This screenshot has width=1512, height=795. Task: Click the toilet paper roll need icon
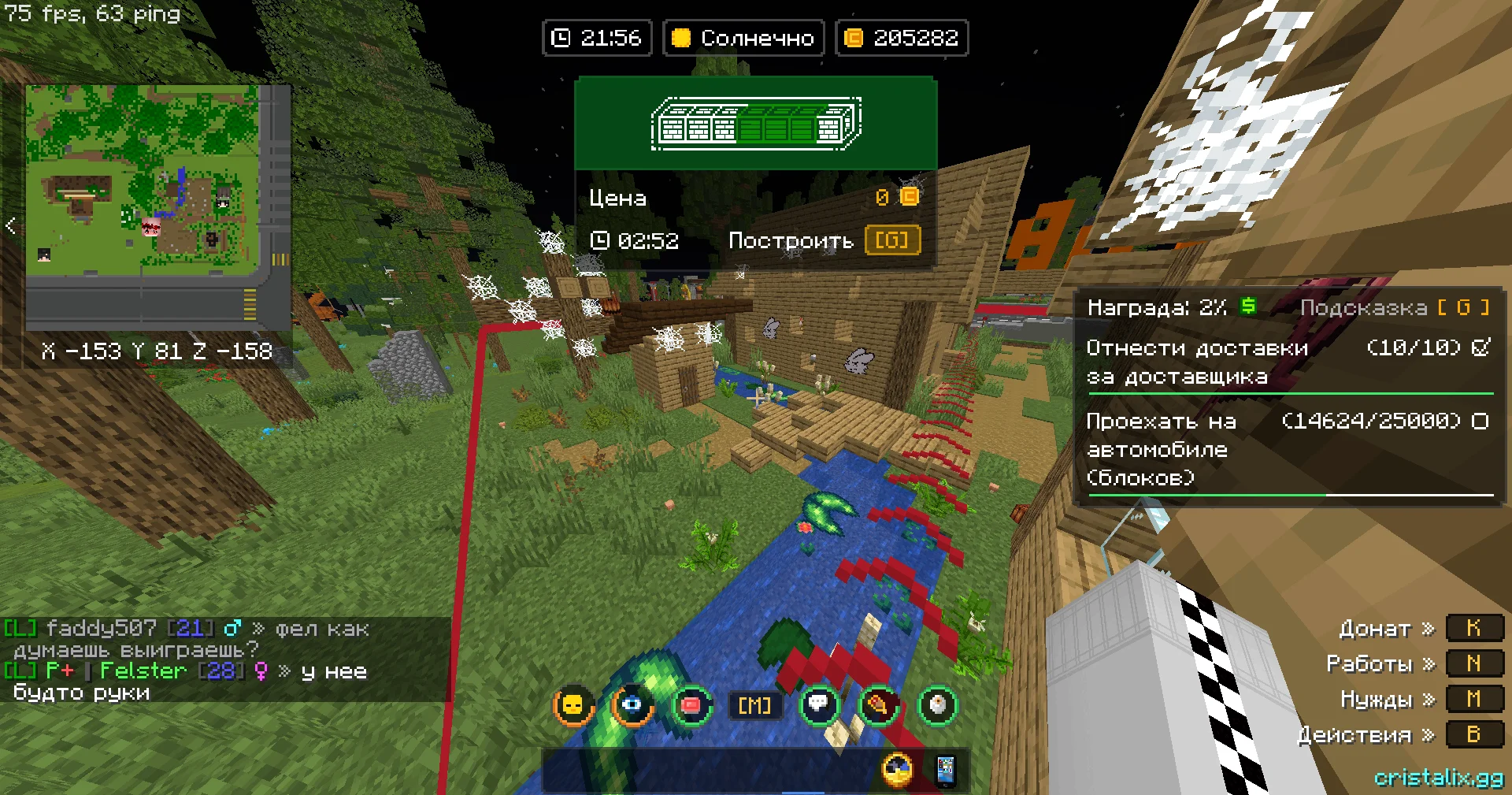click(937, 704)
